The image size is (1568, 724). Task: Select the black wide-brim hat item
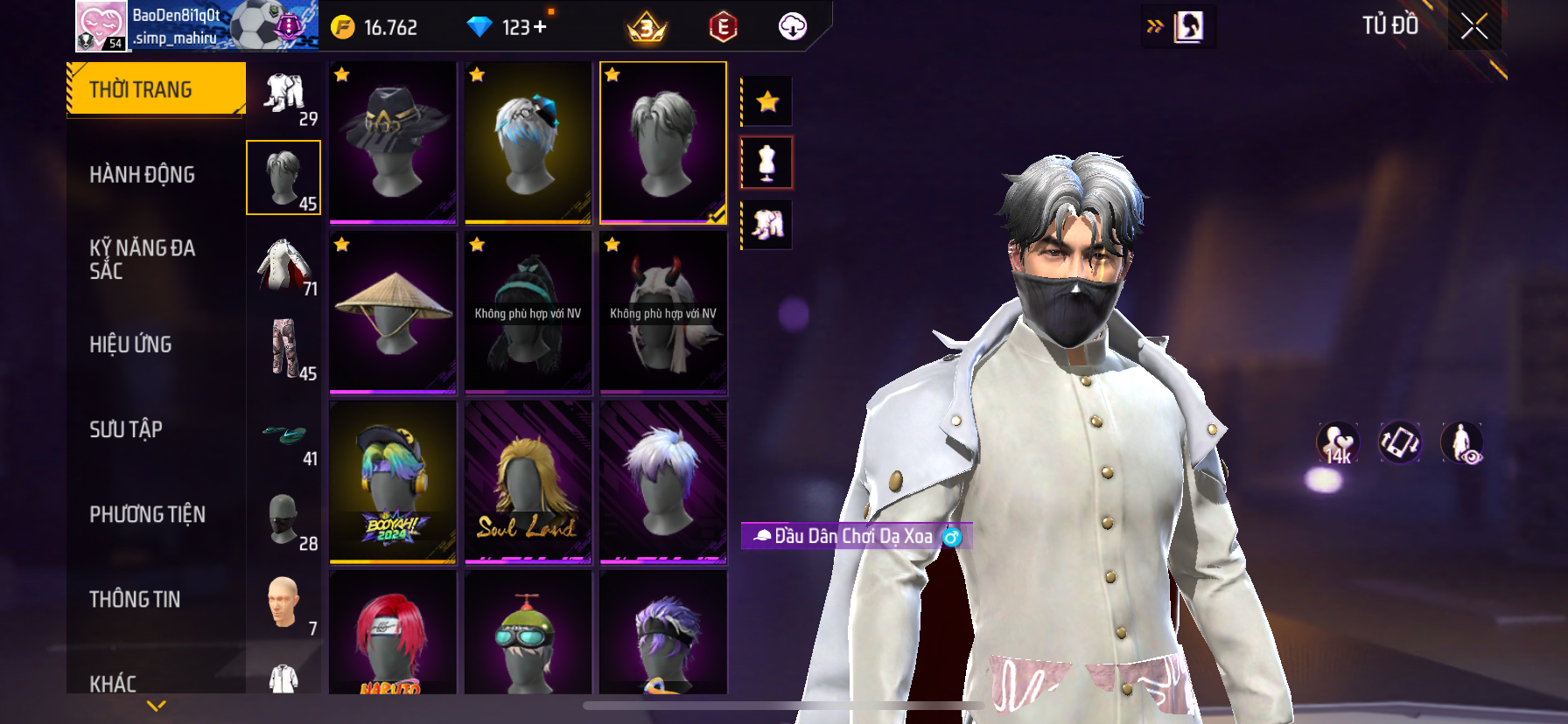393,142
